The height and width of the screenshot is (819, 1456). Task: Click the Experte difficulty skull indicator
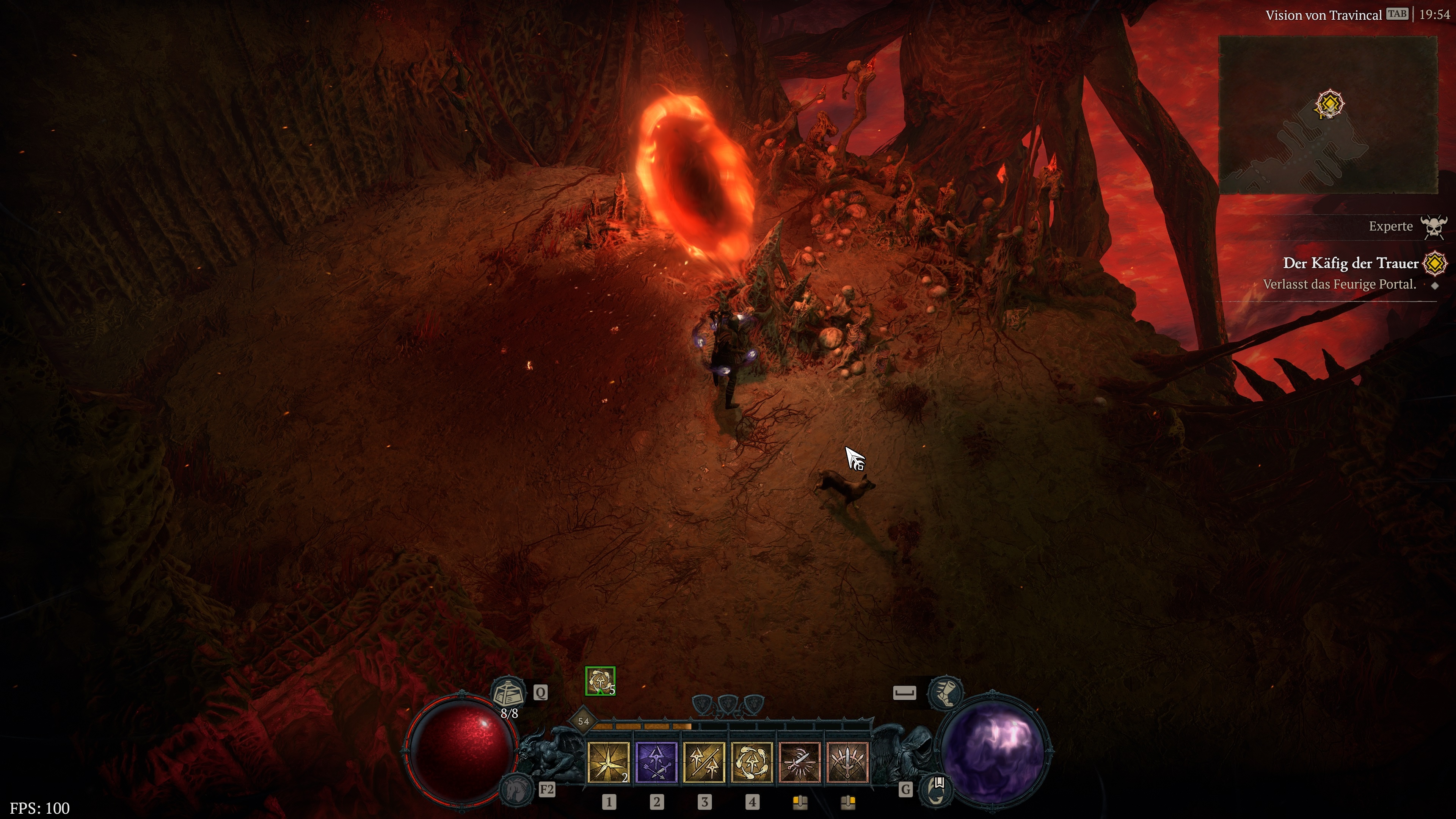[x=1434, y=227]
